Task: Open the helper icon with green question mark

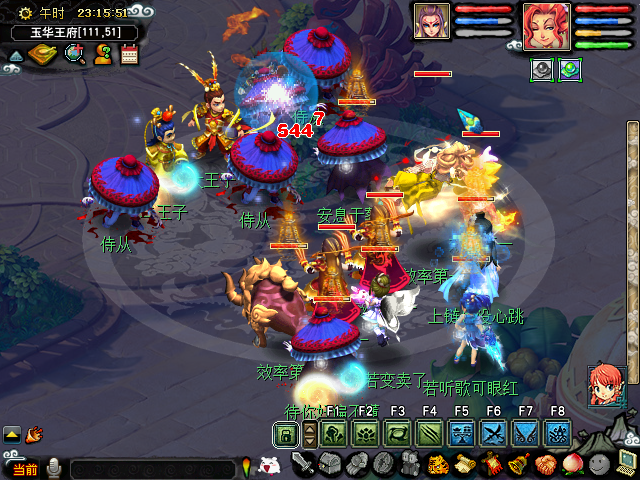Action: point(103,54)
